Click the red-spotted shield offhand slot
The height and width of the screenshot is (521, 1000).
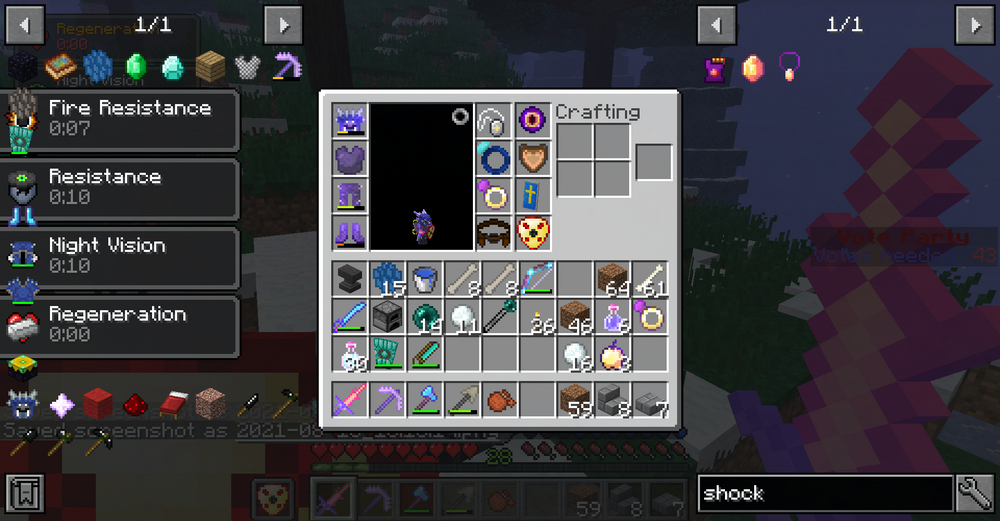click(x=535, y=233)
